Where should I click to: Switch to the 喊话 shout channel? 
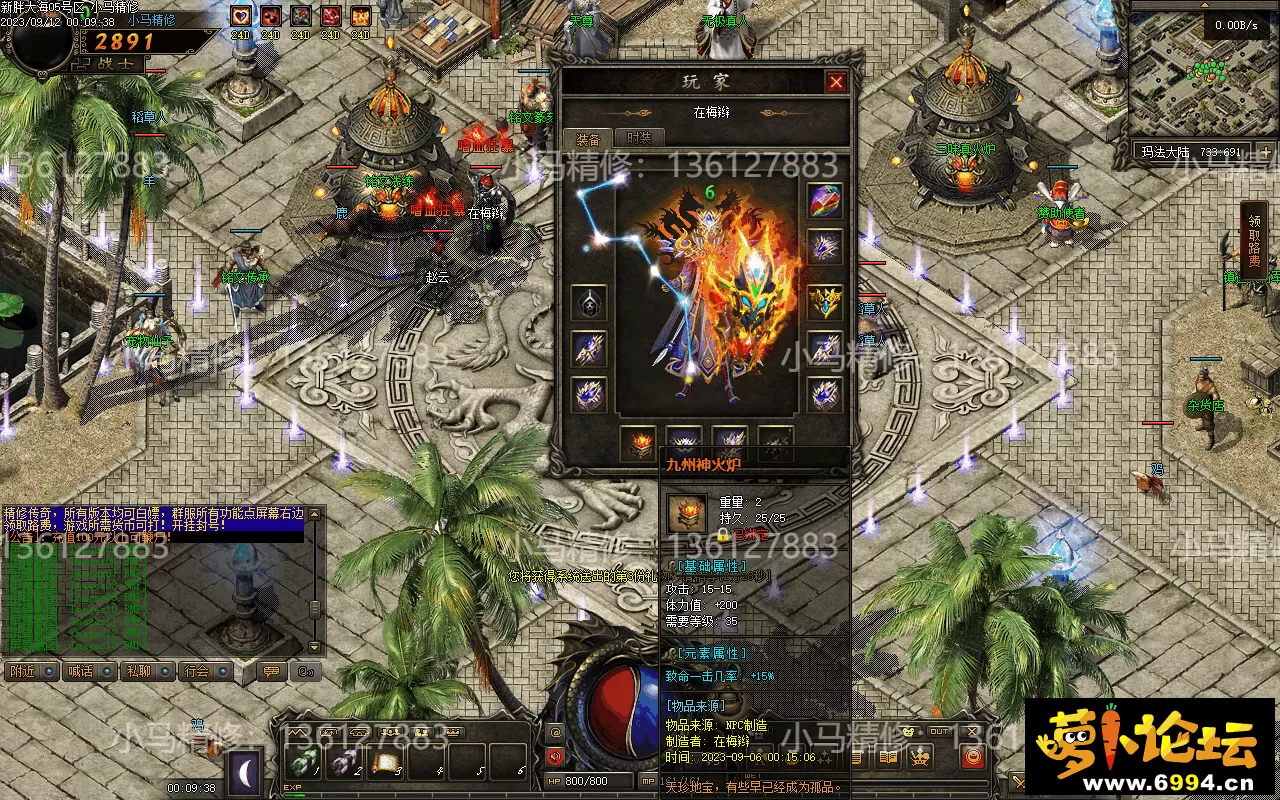tap(81, 671)
